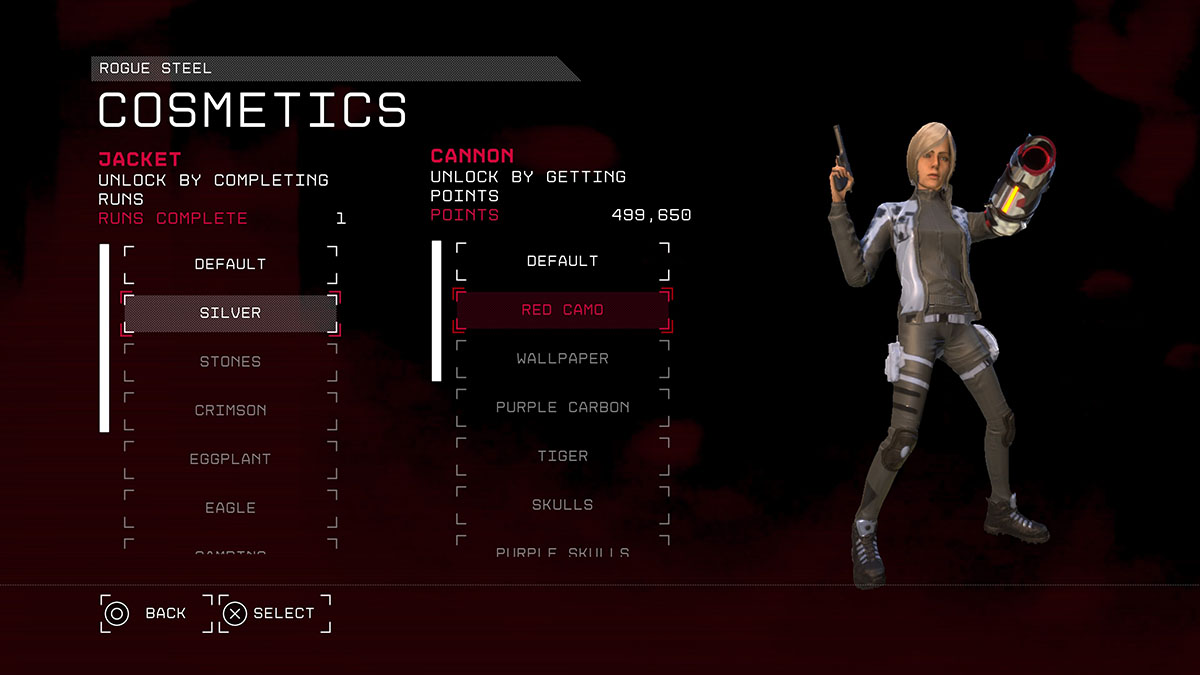Viewport: 1200px width, 675px height.
Task: Pick the Wallpaper cannon skin
Action: (562, 359)
